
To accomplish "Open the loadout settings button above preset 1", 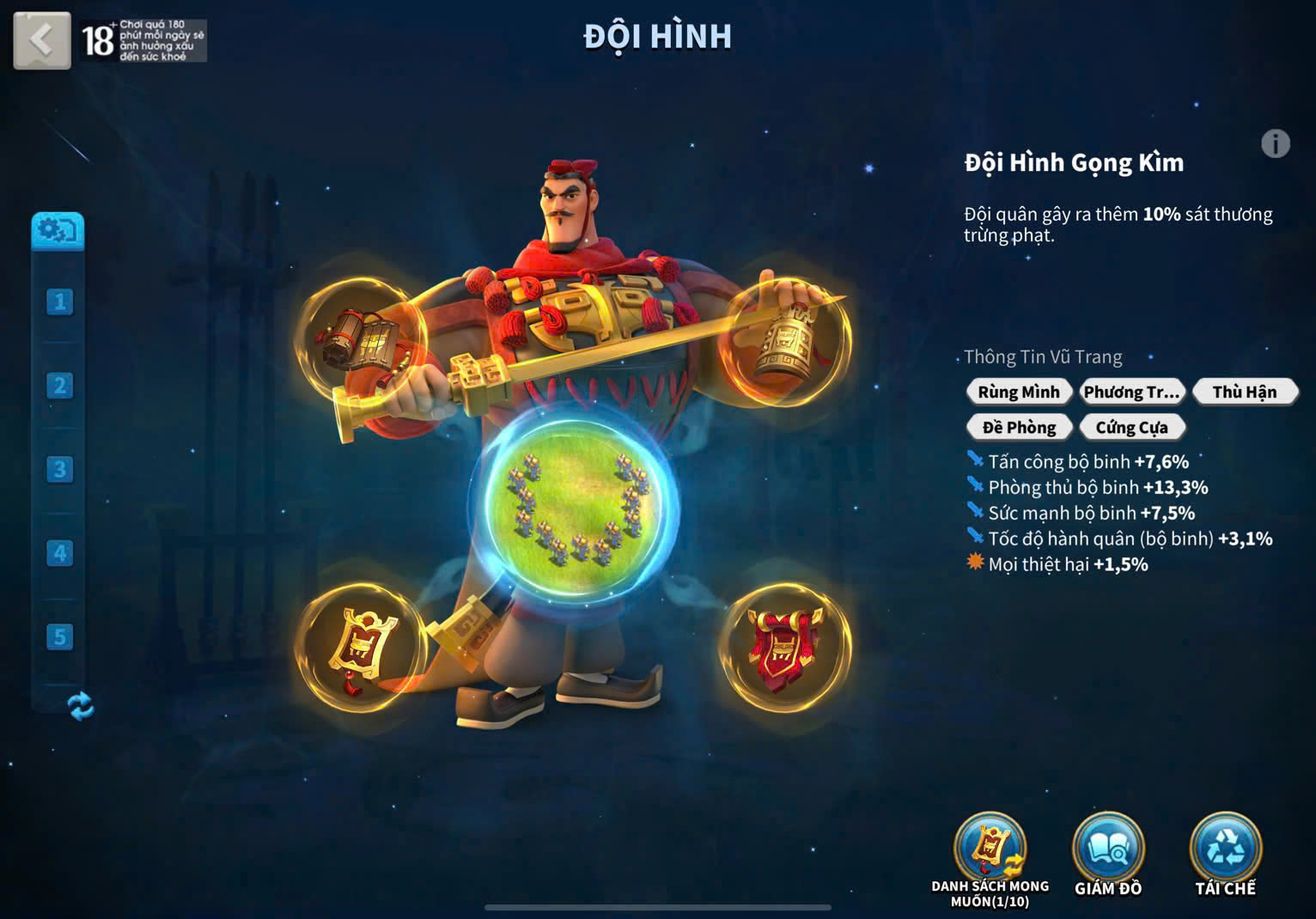I will [x=58, y=230].
